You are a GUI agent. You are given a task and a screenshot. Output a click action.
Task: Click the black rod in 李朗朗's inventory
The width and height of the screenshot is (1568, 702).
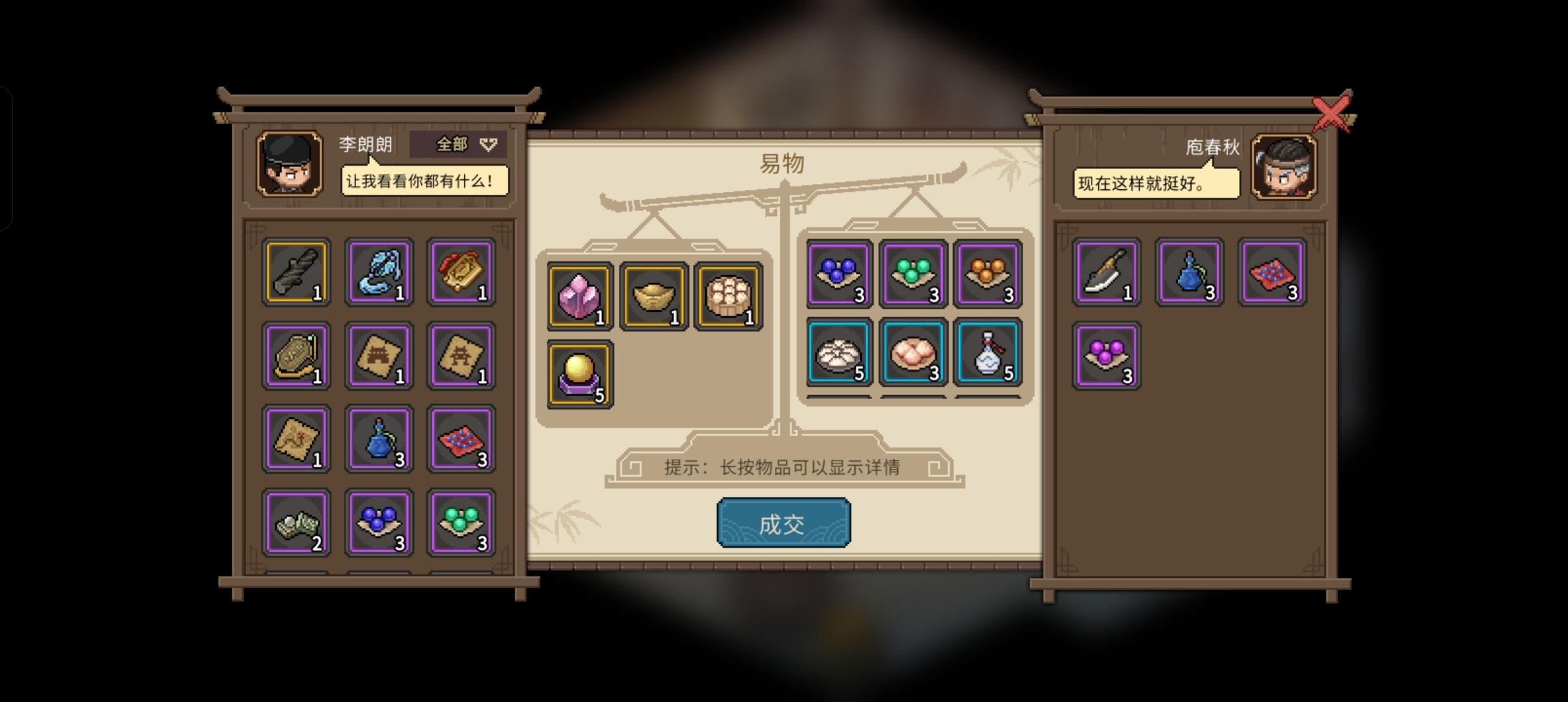[x=296, y=272]
